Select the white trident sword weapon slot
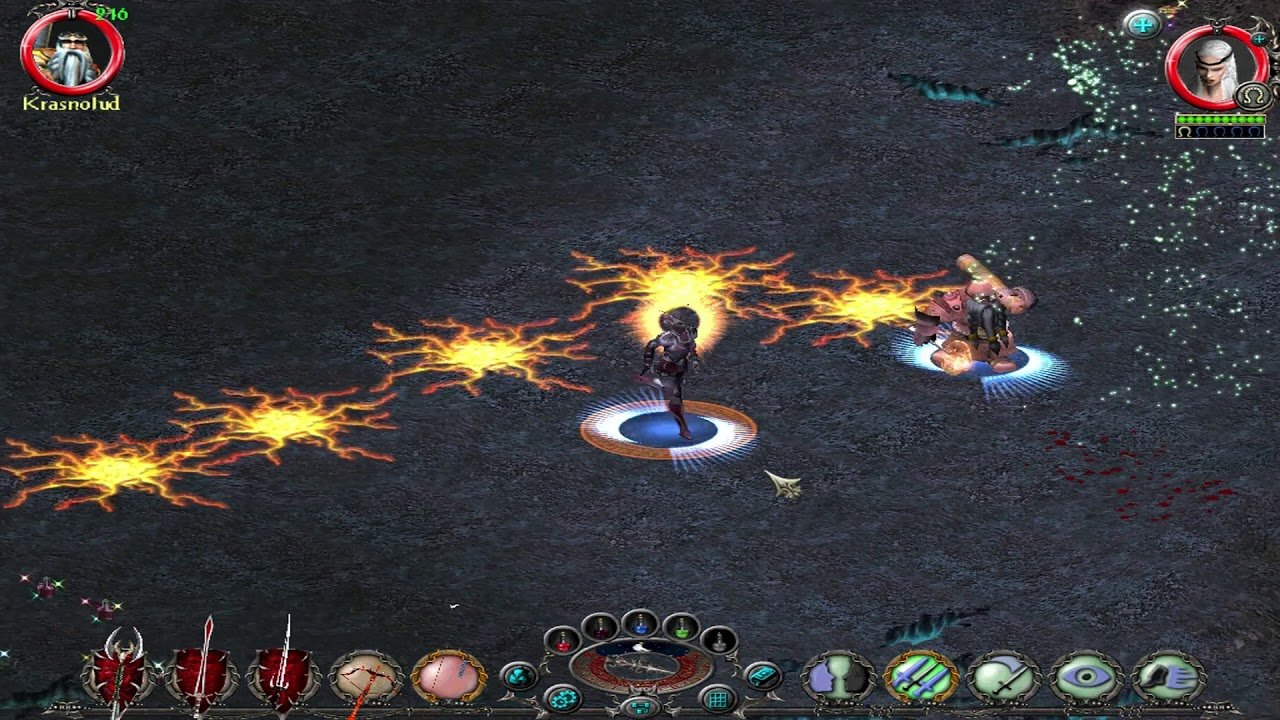This screenshot has height=720, width=1280. point(284,676)
